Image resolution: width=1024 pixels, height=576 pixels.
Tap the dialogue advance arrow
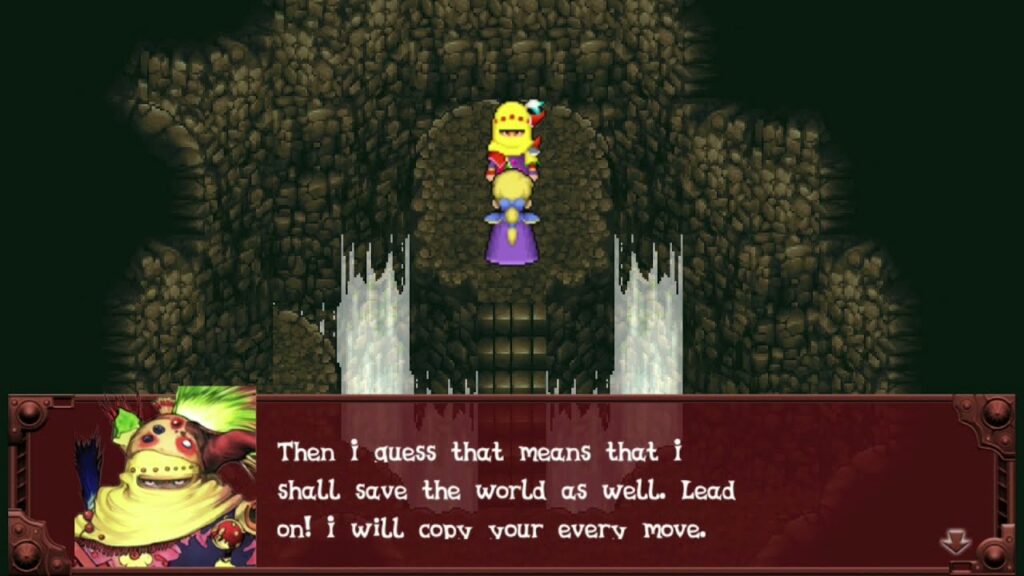(x=955, y=542)
